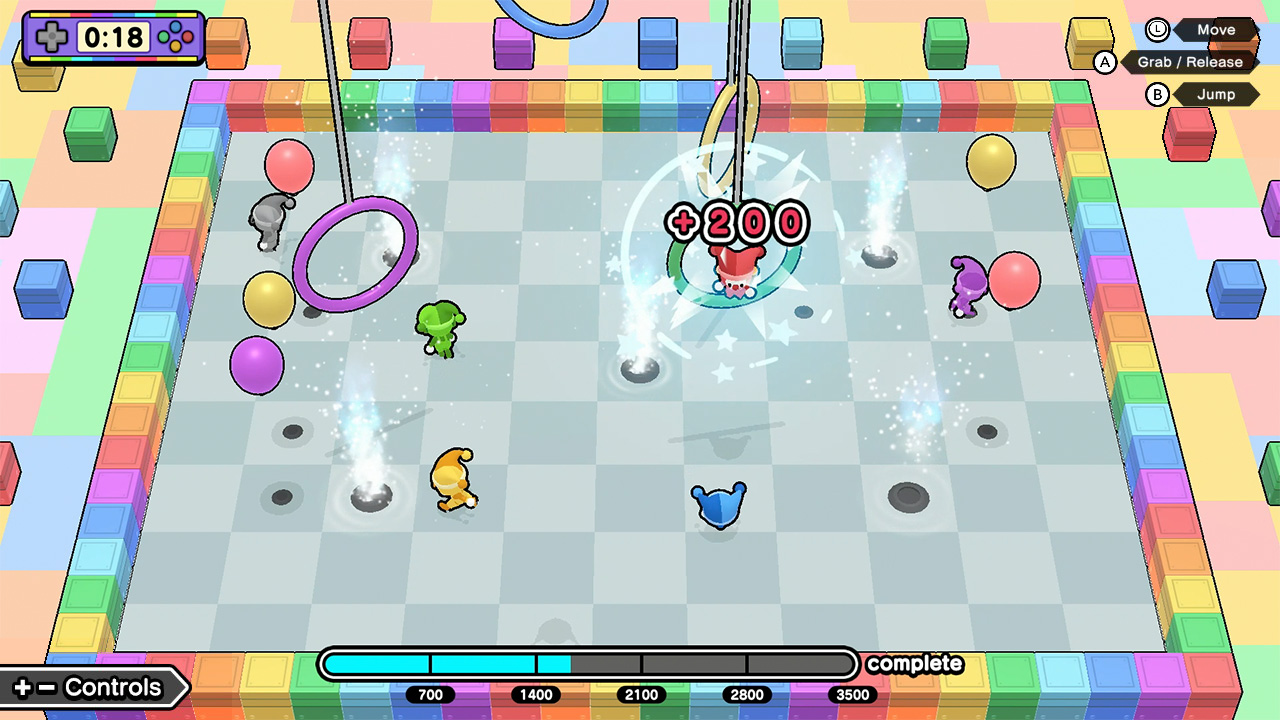Click the Grab/Release label arrow
Viewport: 1280px width, 720px height.
tap(1190, 62)
